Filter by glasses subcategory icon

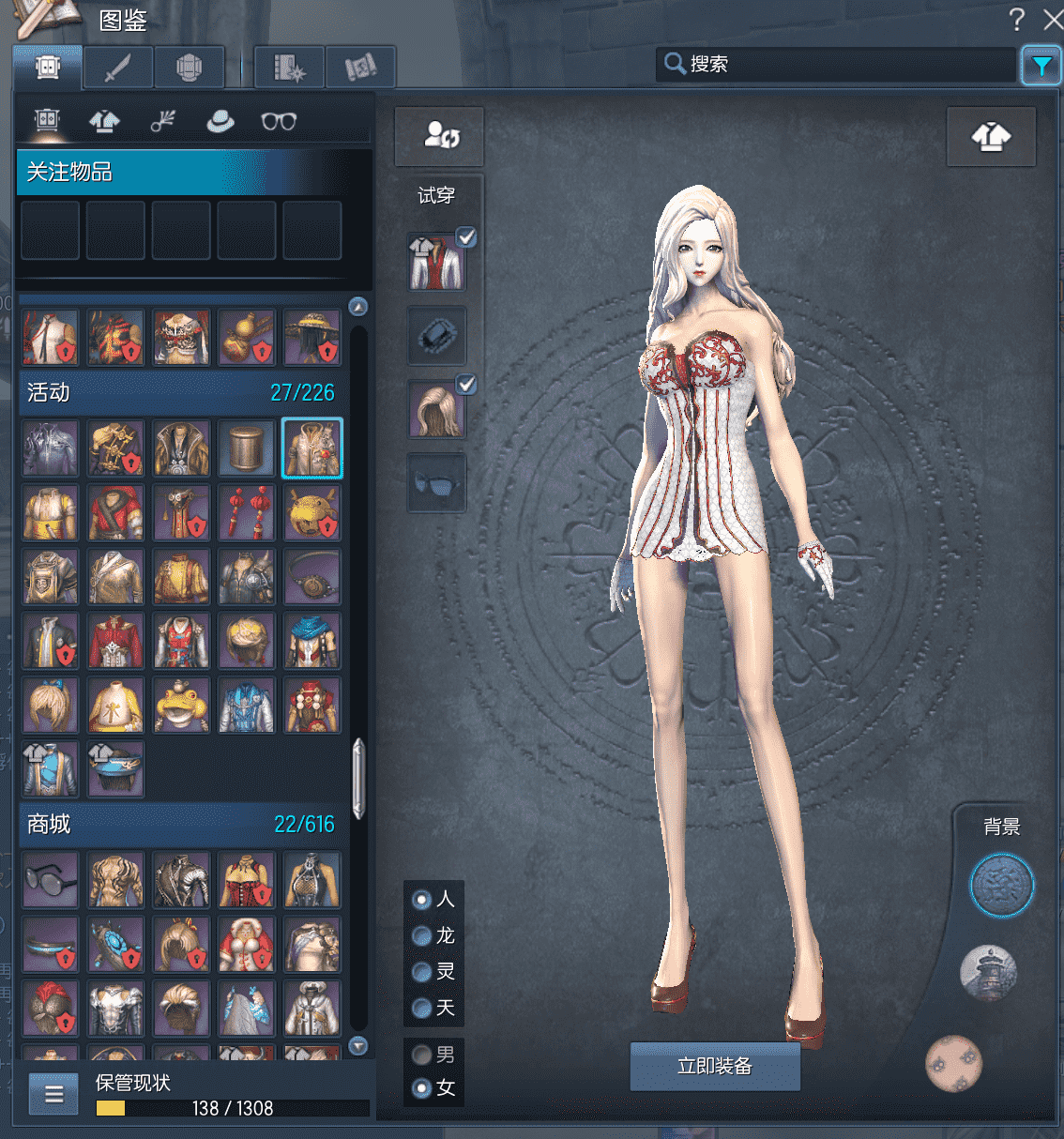coord(279,121)
